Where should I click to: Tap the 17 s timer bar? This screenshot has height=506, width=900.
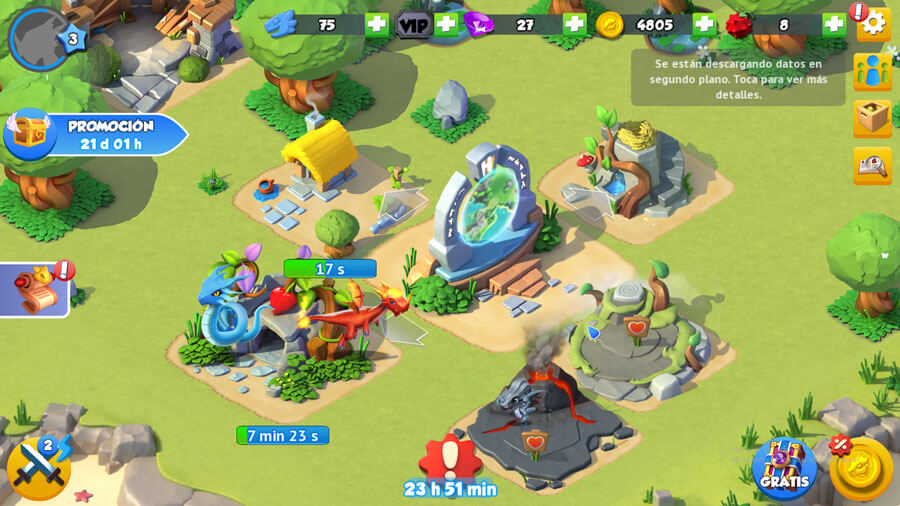point(330,268)
